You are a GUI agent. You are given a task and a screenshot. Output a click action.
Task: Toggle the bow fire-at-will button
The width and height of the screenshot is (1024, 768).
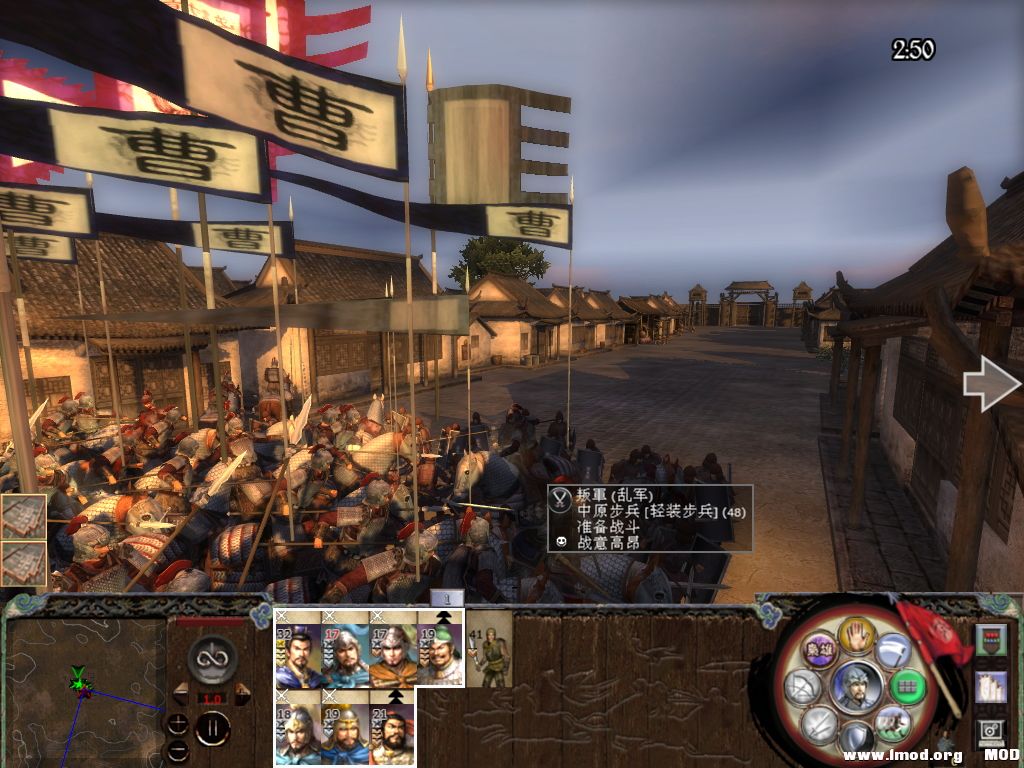coord(802,687)
